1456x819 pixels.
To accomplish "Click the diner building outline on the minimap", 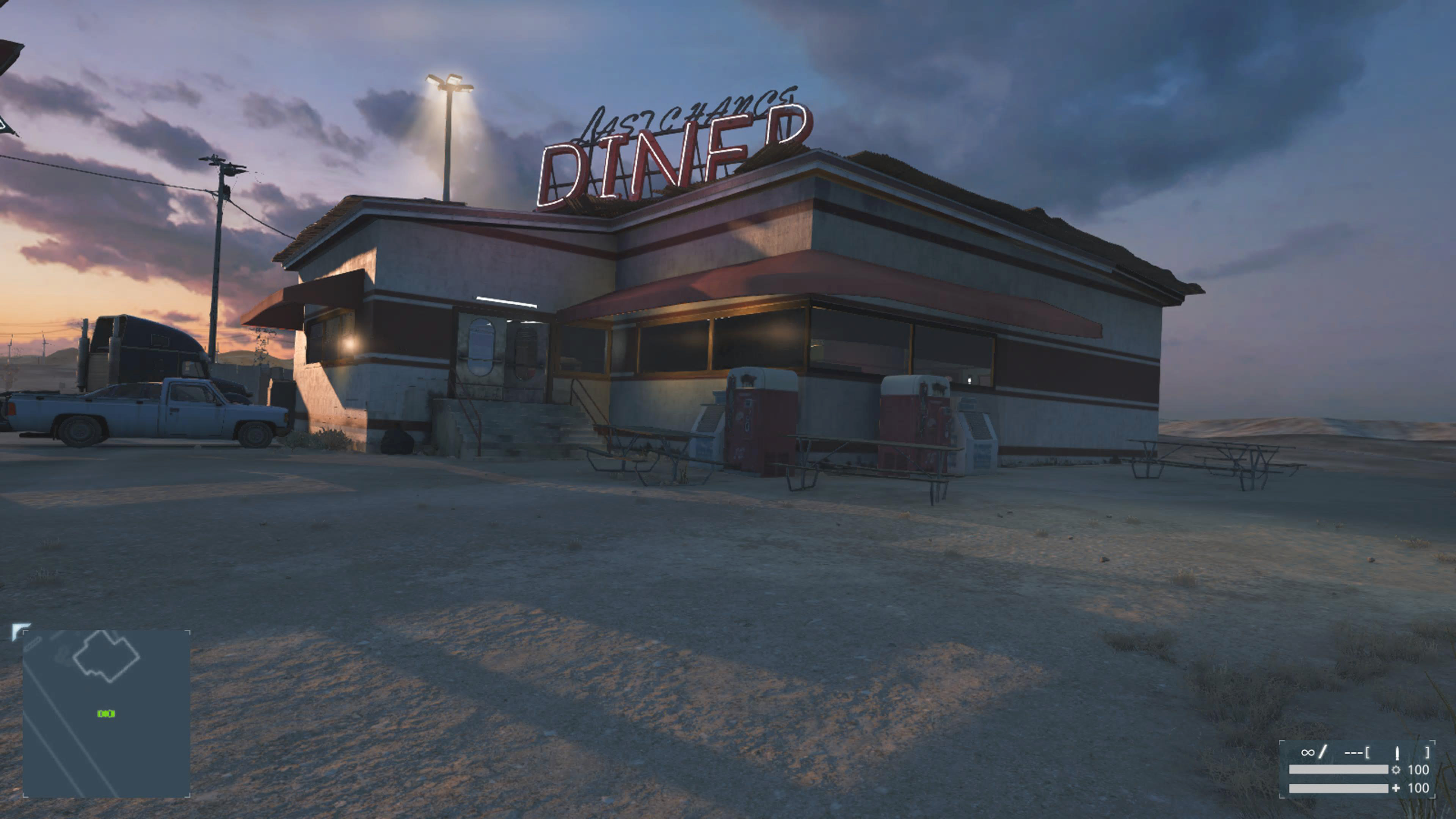I will tap(106, 656).
